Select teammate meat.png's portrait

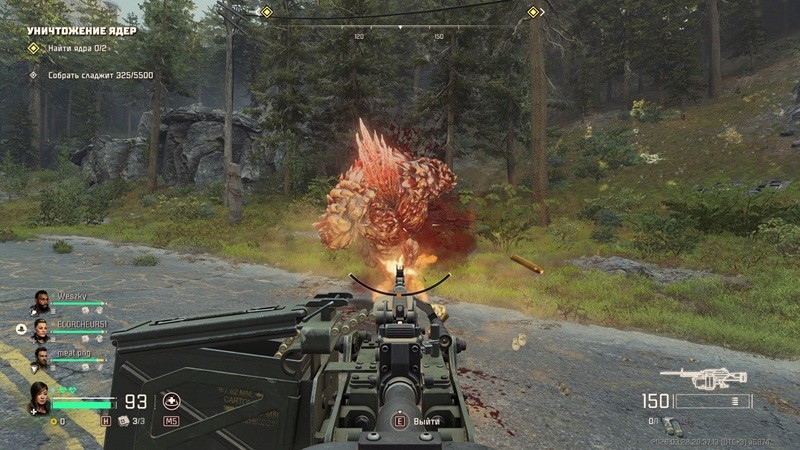40,356
